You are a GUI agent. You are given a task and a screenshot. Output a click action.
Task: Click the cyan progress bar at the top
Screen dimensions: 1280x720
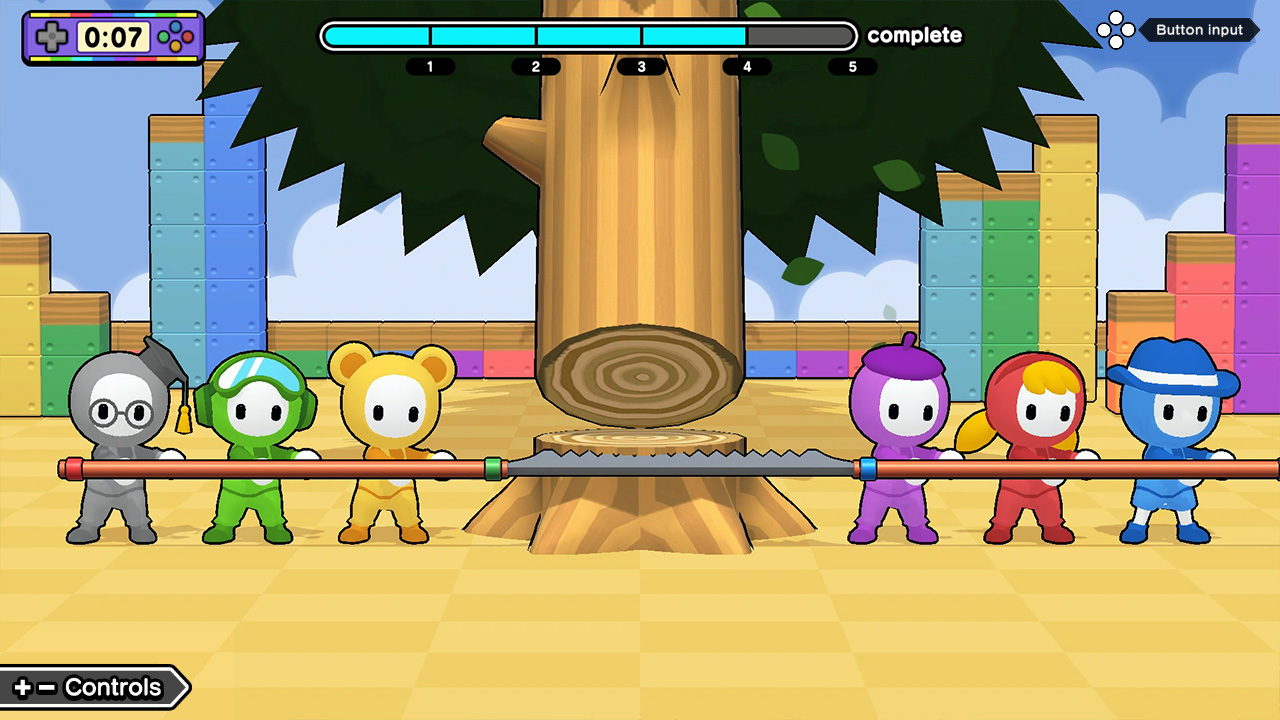(x=530, y=35)
